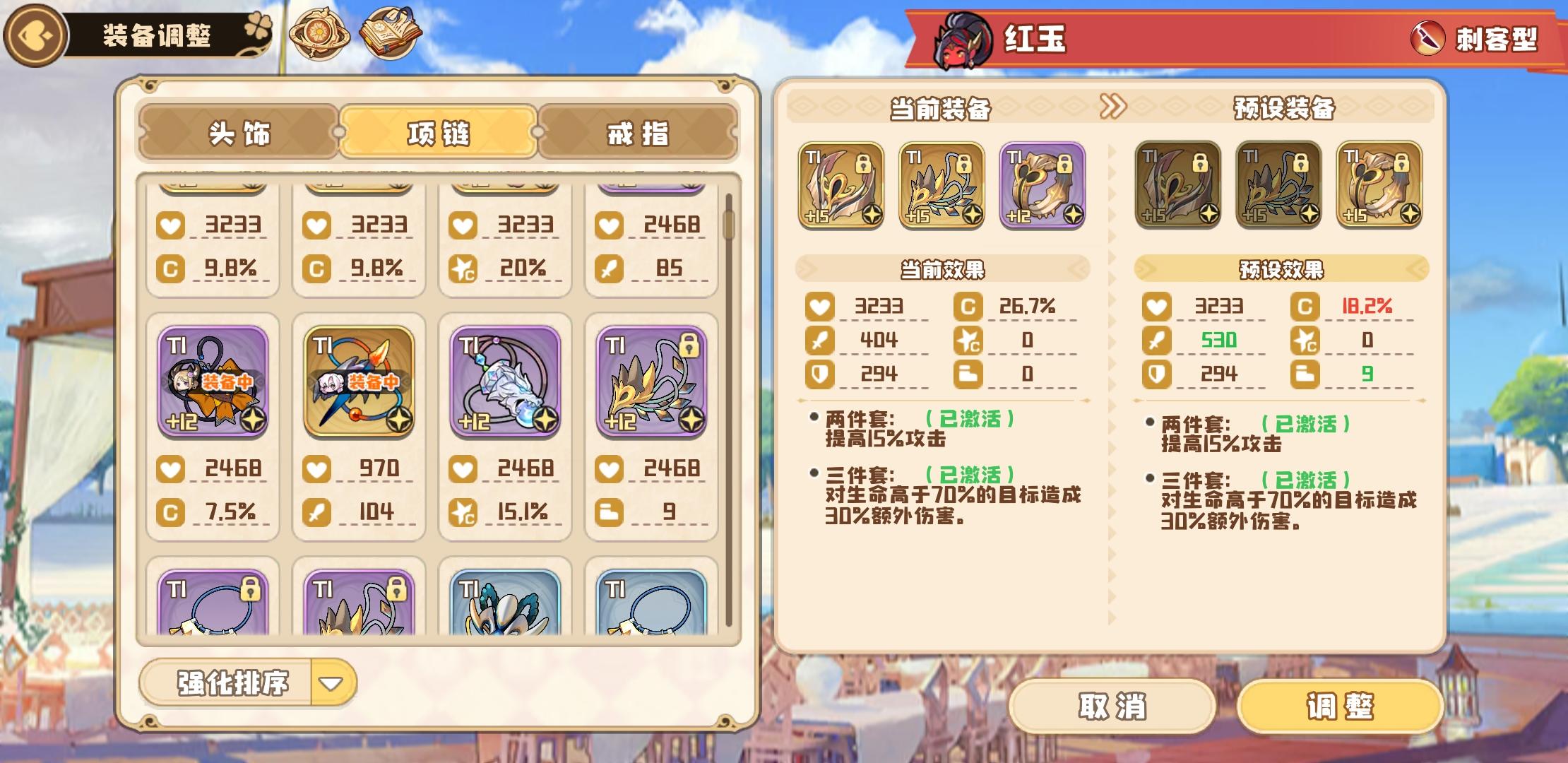
Task: Switch to the 头饰 tab
Action: [x=240, y=134]
